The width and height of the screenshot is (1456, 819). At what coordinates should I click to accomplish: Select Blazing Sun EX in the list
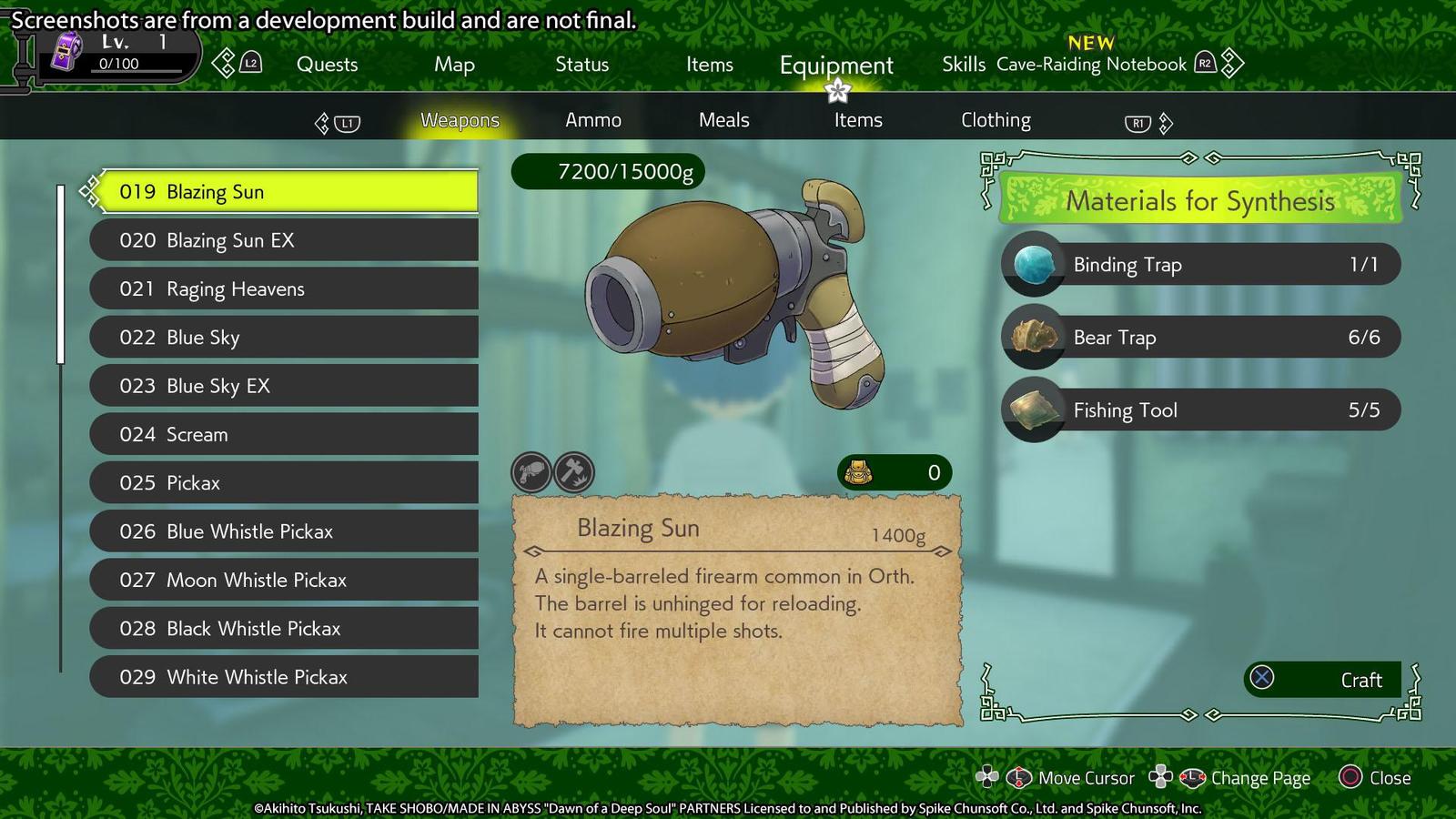click(284, 240)
